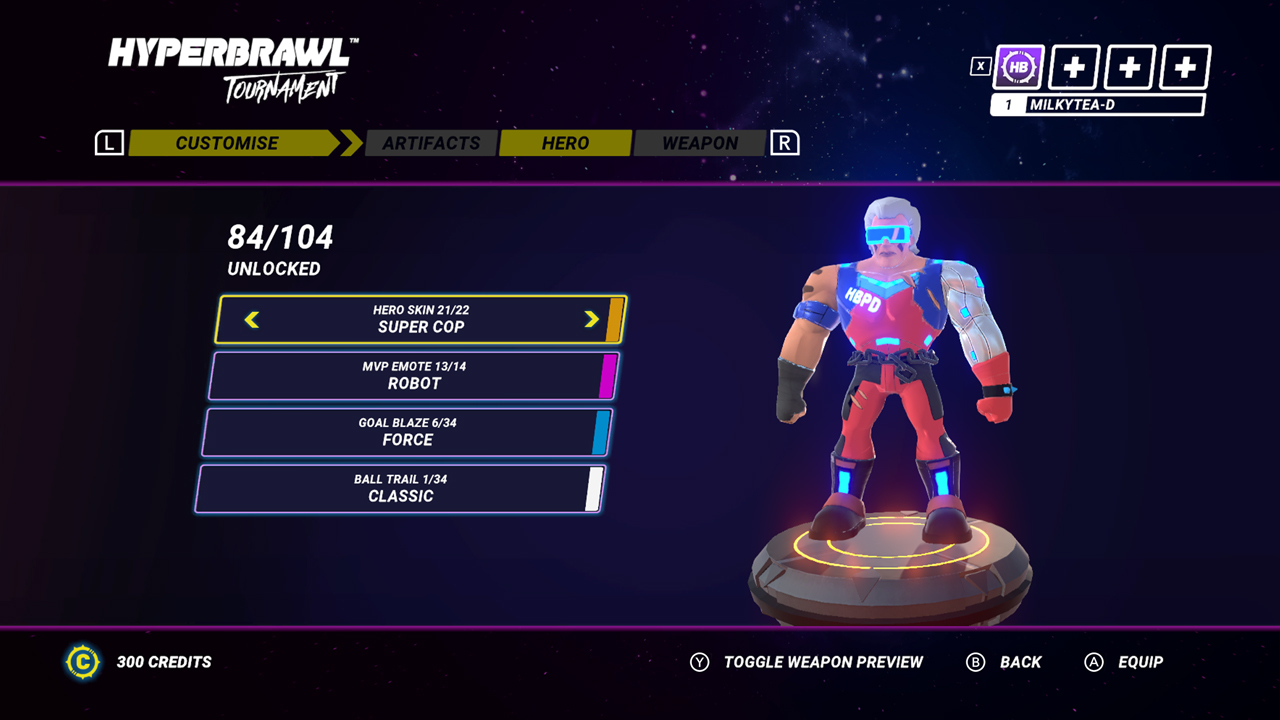Switch to the ARTIFACTS tab
1280x720 pixels.
click(431, 143)
